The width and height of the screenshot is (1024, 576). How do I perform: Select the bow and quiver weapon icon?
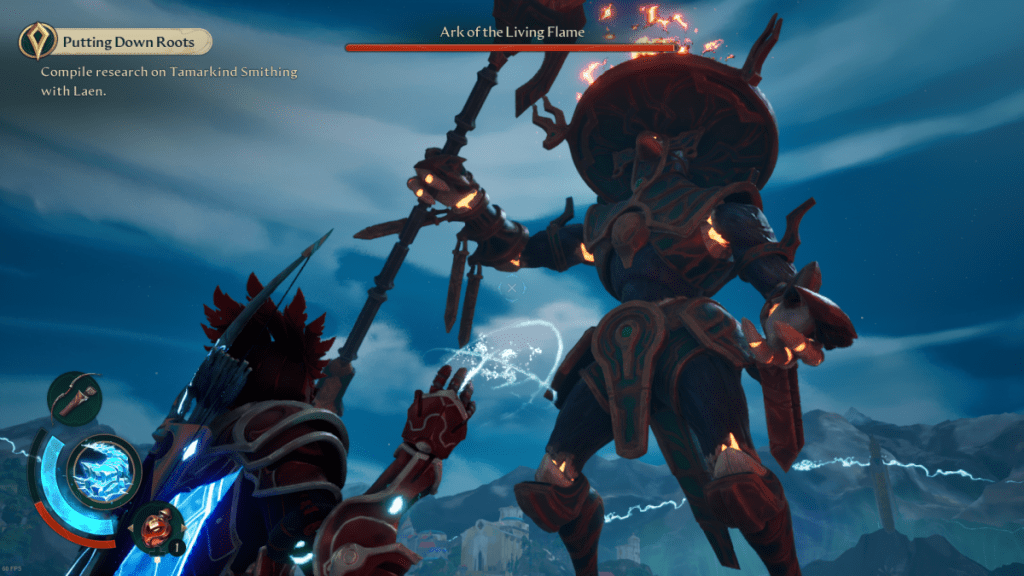click(74, 397)
